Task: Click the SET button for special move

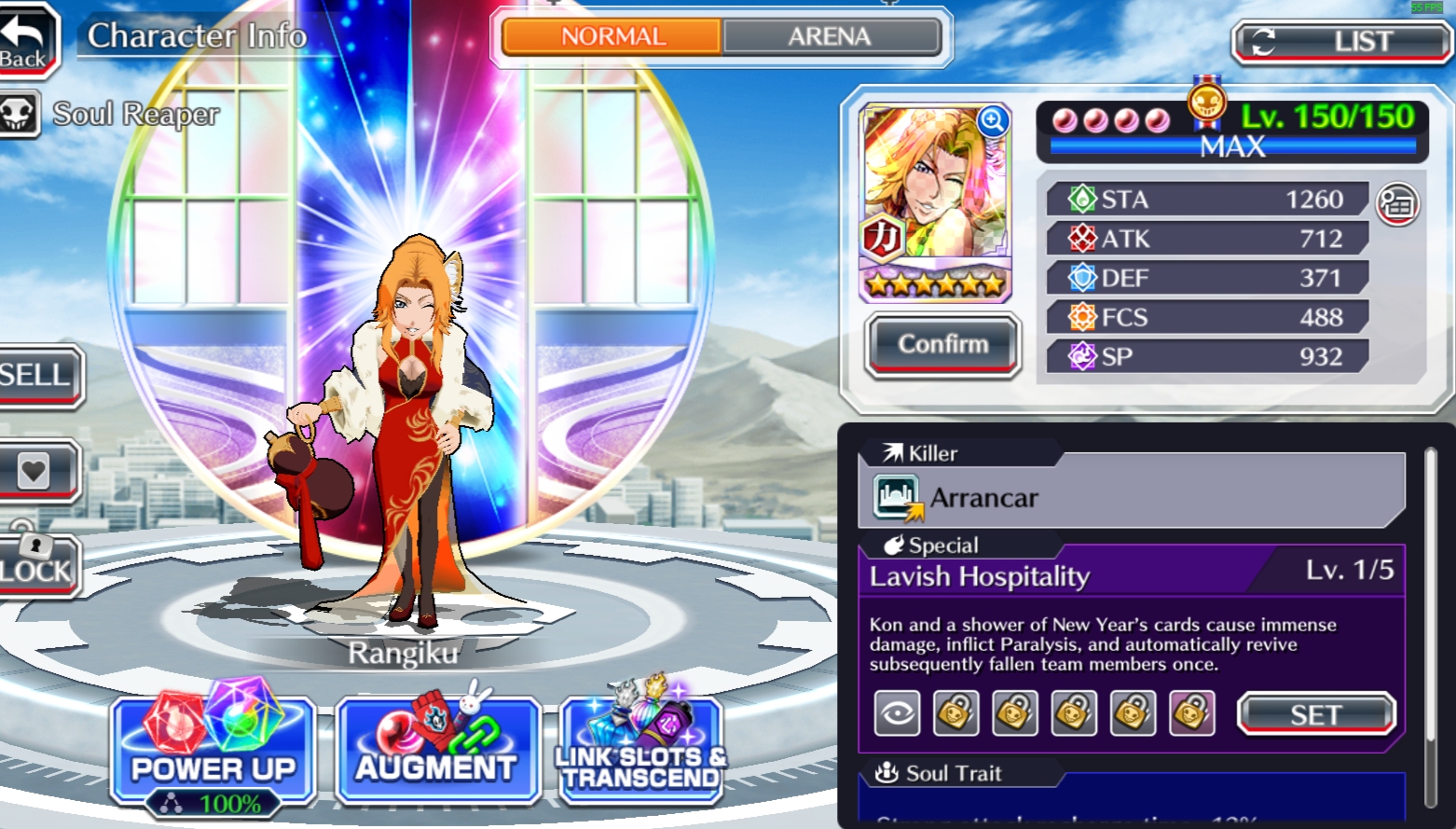Action: pos(1315,715)
